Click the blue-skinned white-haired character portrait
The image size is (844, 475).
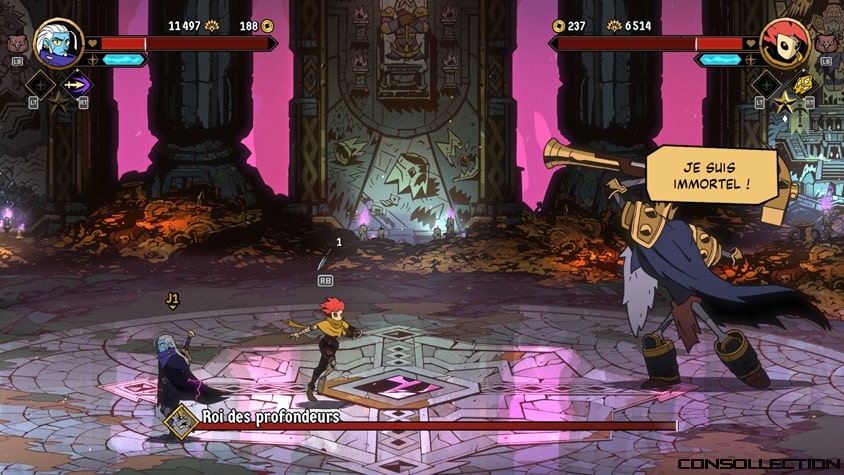click(x=58, y=42)
